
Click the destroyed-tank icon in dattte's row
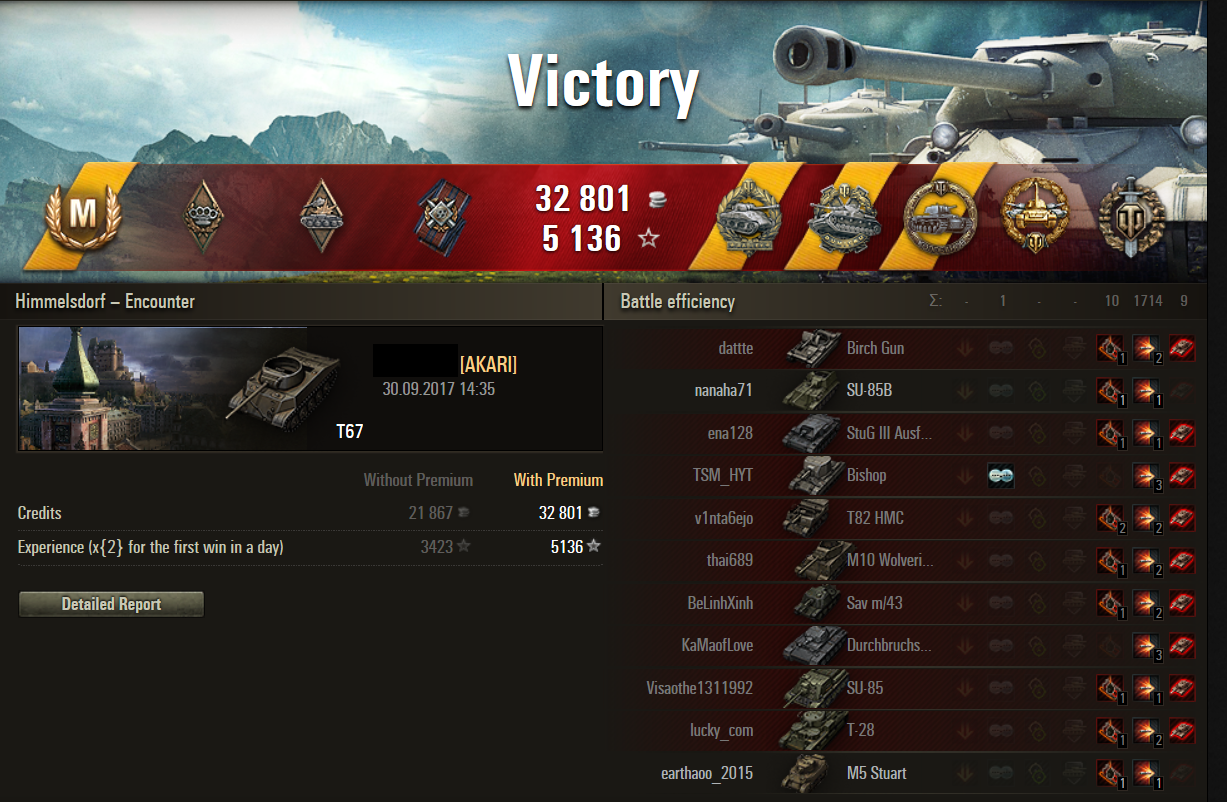(1182, 348)
